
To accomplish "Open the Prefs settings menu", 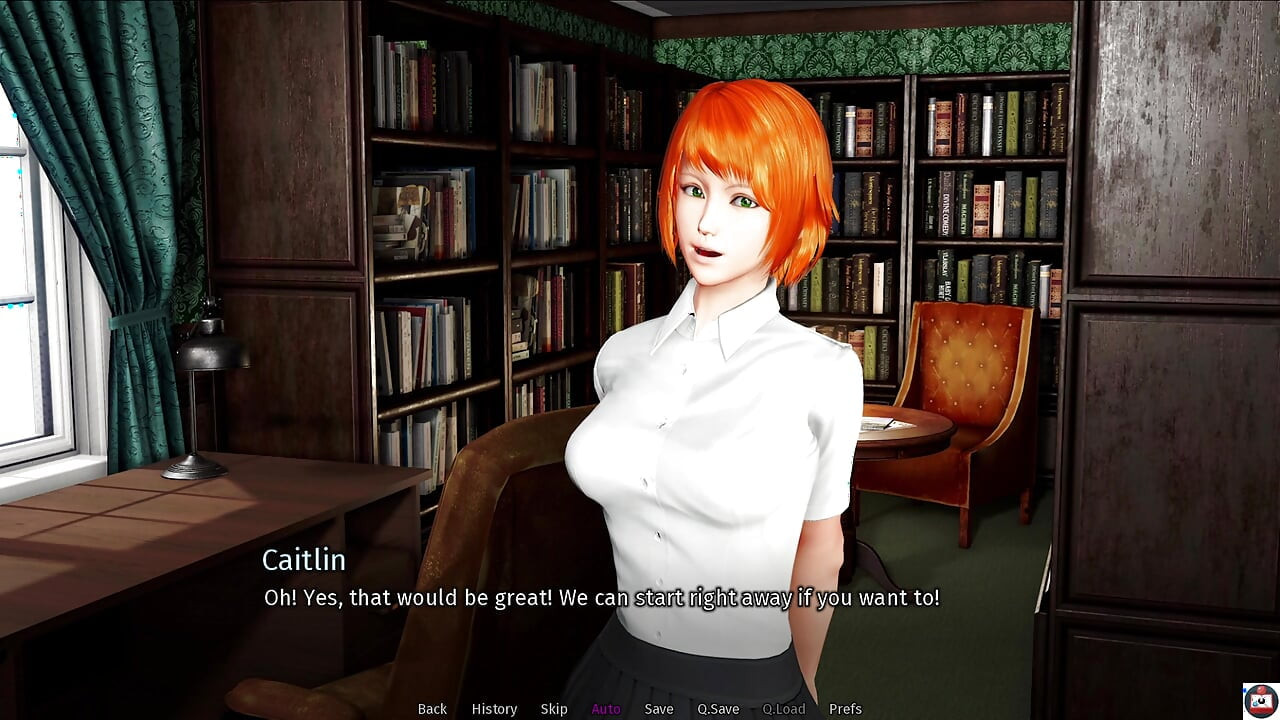I will click(845, 709).
